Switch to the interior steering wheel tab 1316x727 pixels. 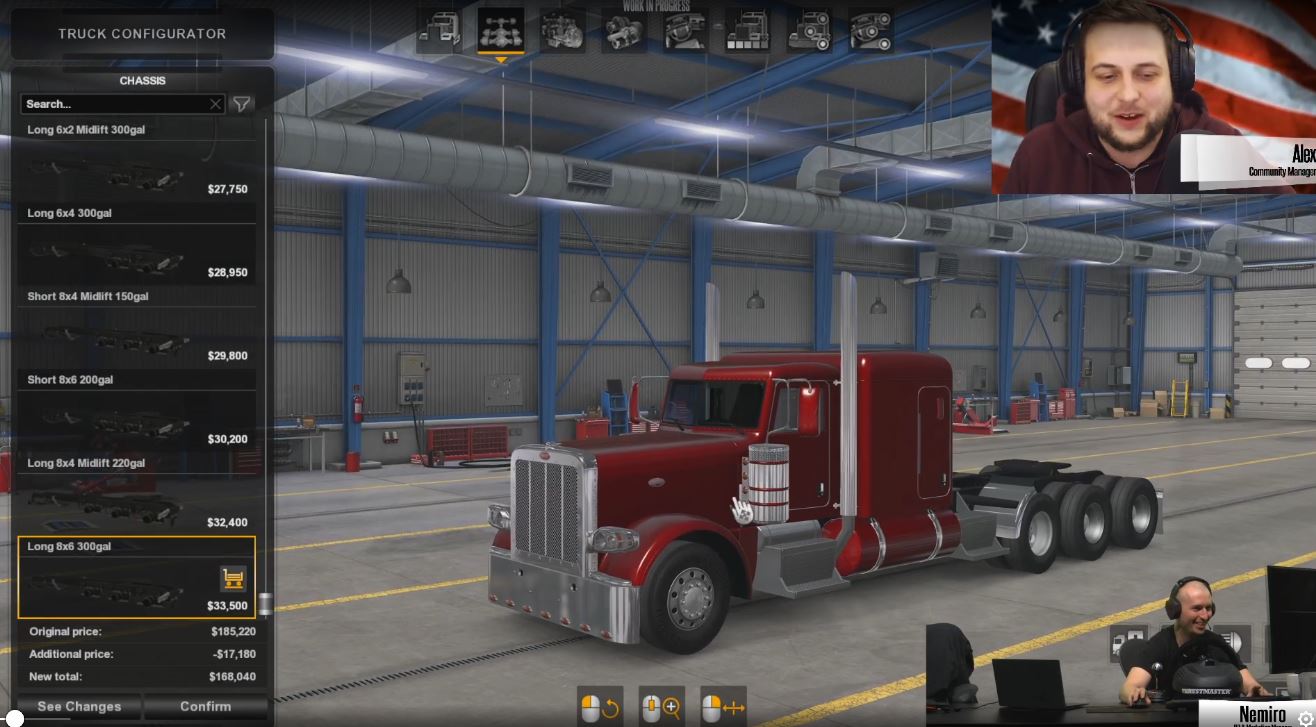click(x=687, y=30)
